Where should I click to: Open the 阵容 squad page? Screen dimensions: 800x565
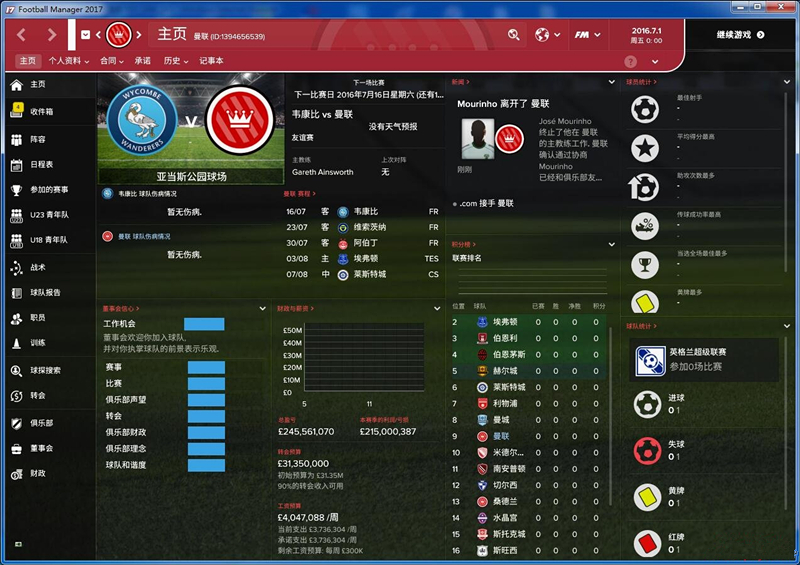click(x=37, y=139)
